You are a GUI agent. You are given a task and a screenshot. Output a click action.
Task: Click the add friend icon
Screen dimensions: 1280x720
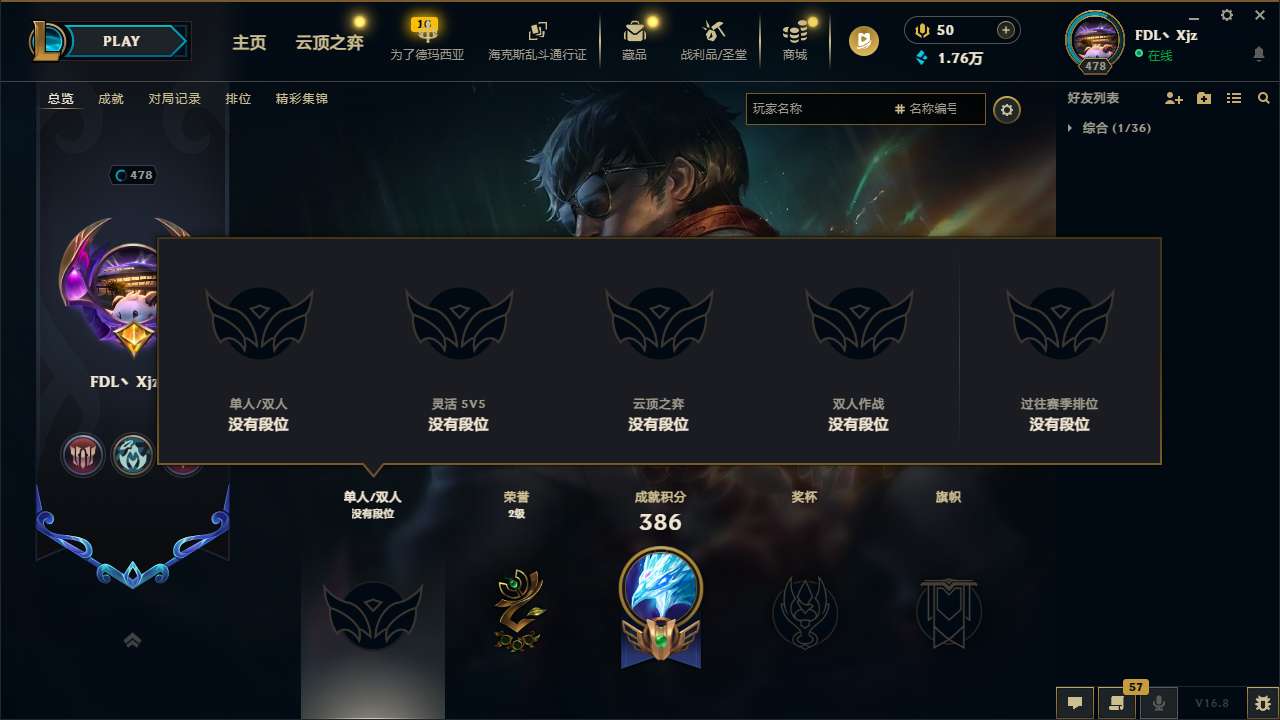1173,98
